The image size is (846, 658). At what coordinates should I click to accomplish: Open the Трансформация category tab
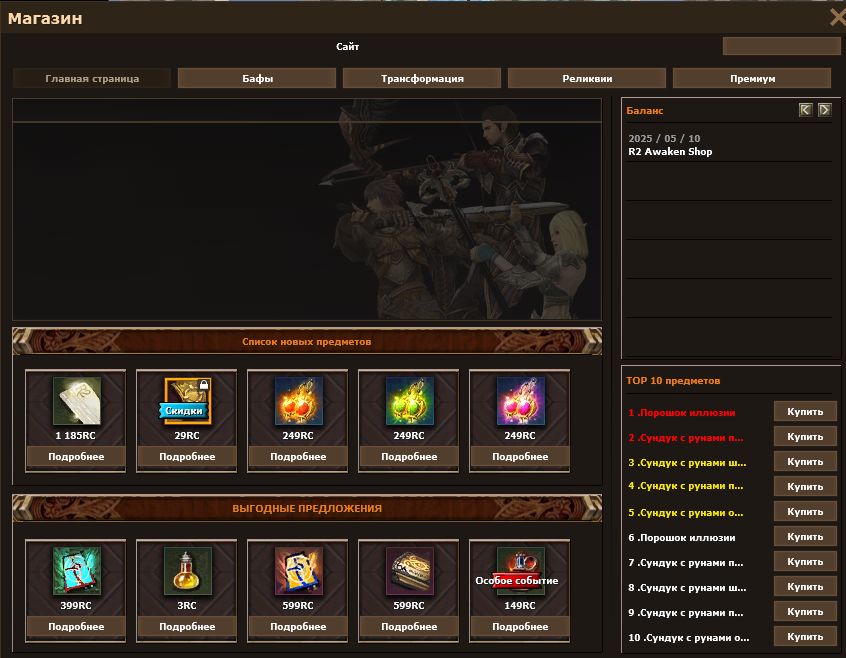click(422, 78)
